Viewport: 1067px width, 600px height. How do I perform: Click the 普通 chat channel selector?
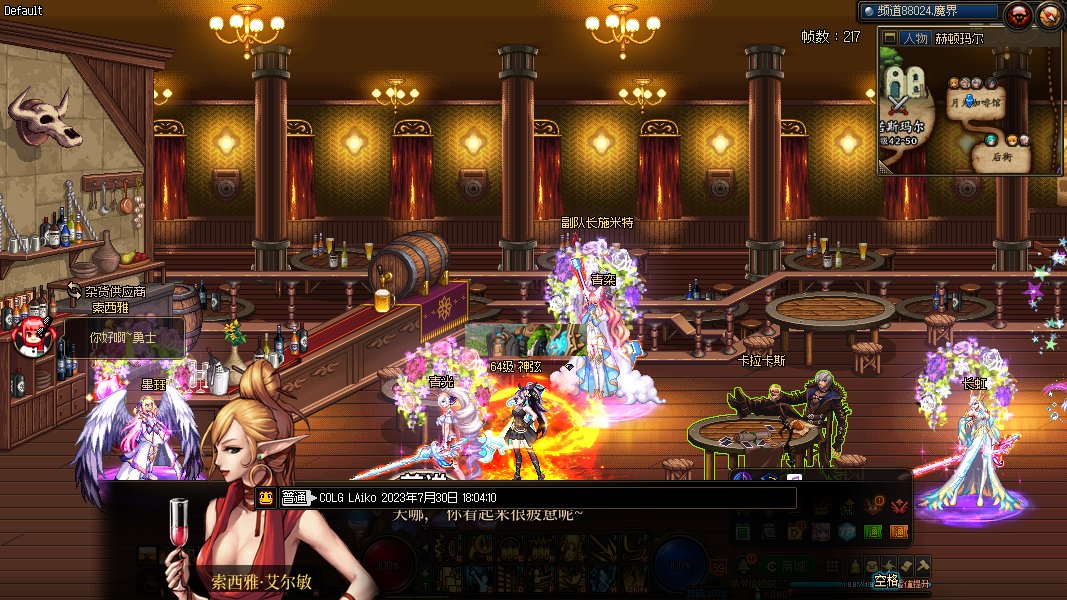pyautogui.click(x=295, y=497)
